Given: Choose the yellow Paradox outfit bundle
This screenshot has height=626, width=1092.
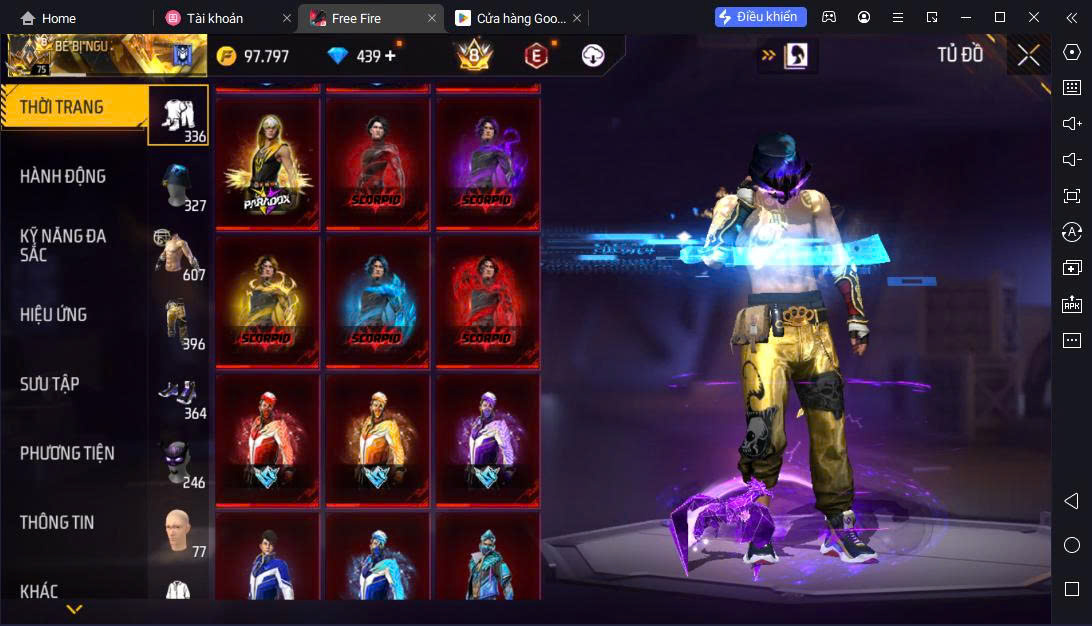Looking at the screenshot, I should [x=267, y=164].
